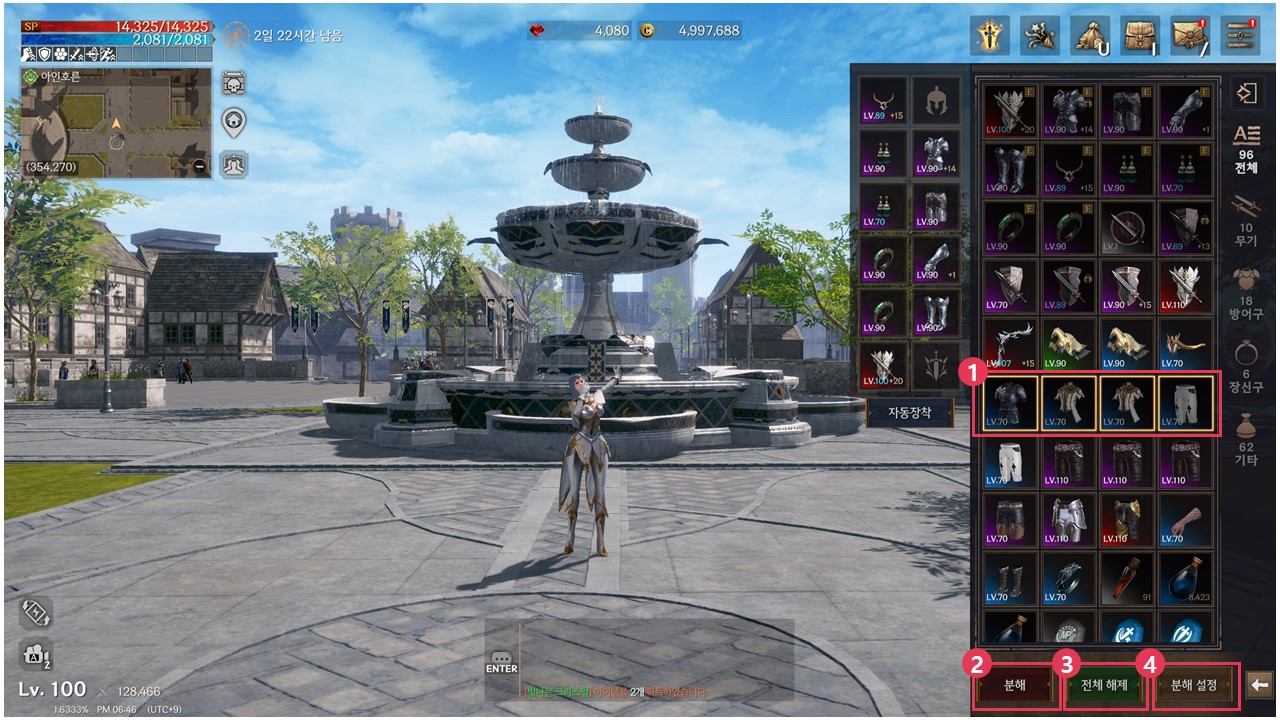Open the hamburger main menu icon
Screen dimensions: 1280x720
coord(1240,35)
